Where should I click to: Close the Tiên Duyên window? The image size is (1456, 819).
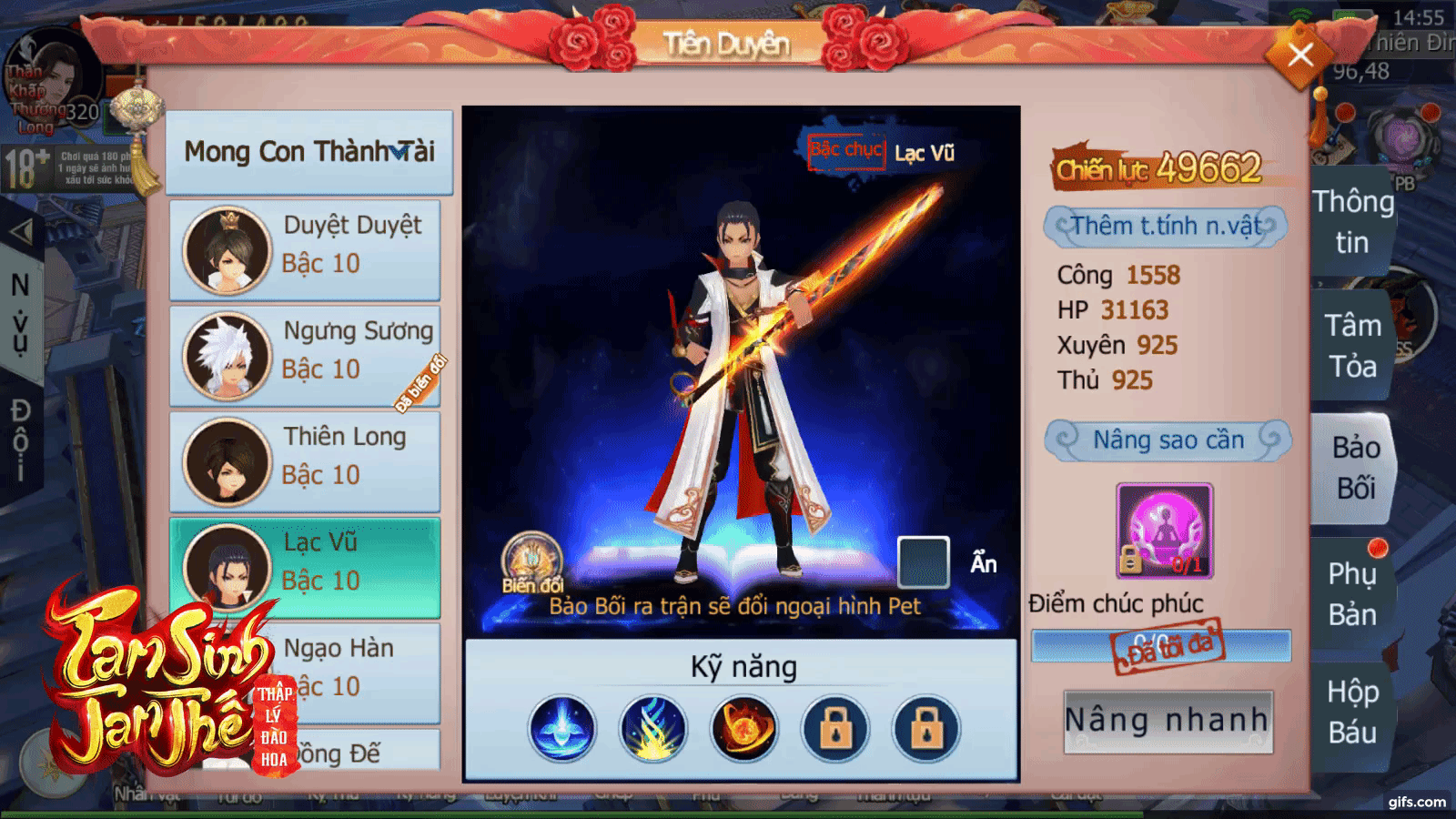[x=1300, y=56]
